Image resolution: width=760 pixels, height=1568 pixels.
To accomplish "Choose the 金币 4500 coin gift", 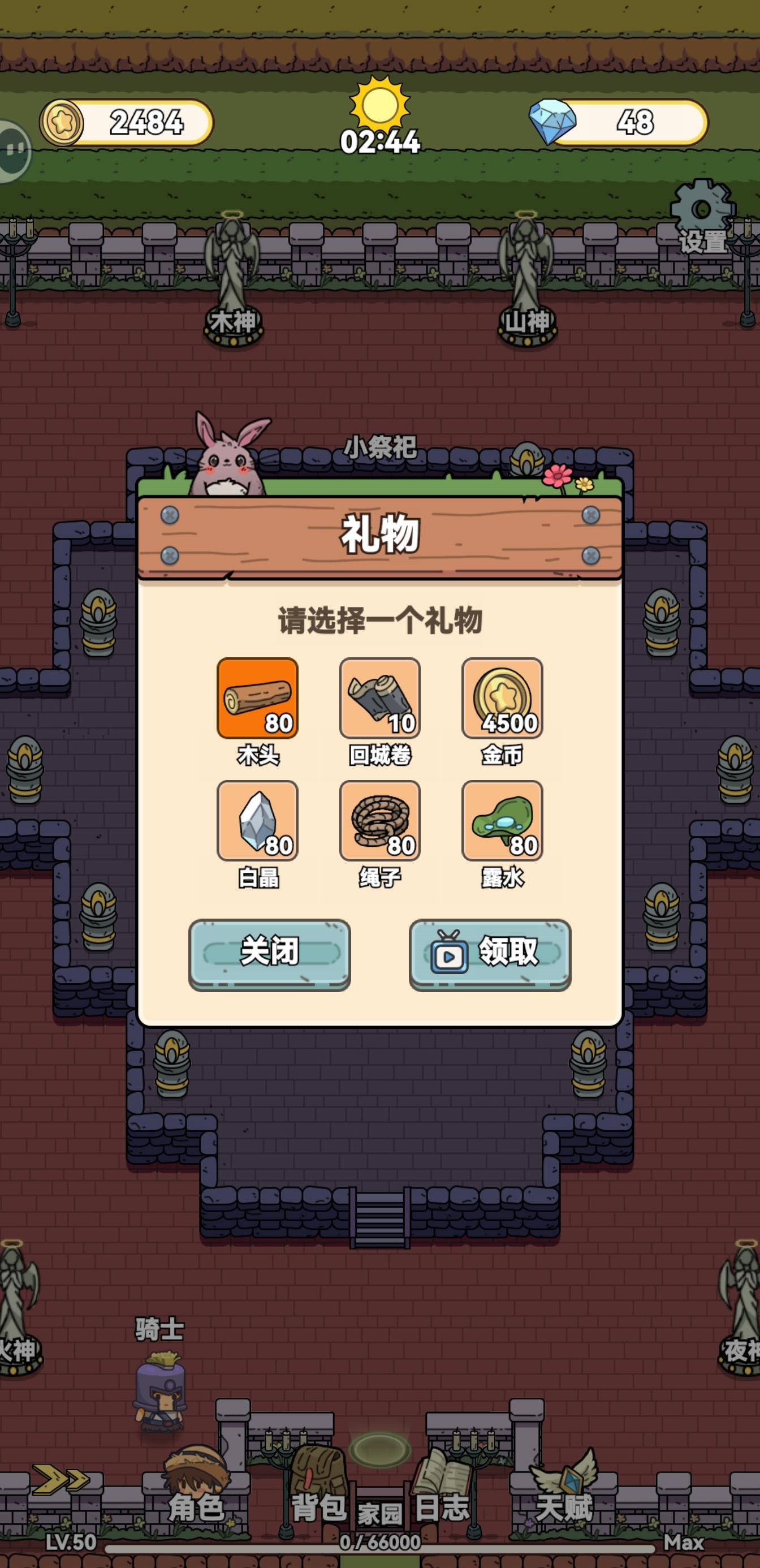I will pos(503,699).
